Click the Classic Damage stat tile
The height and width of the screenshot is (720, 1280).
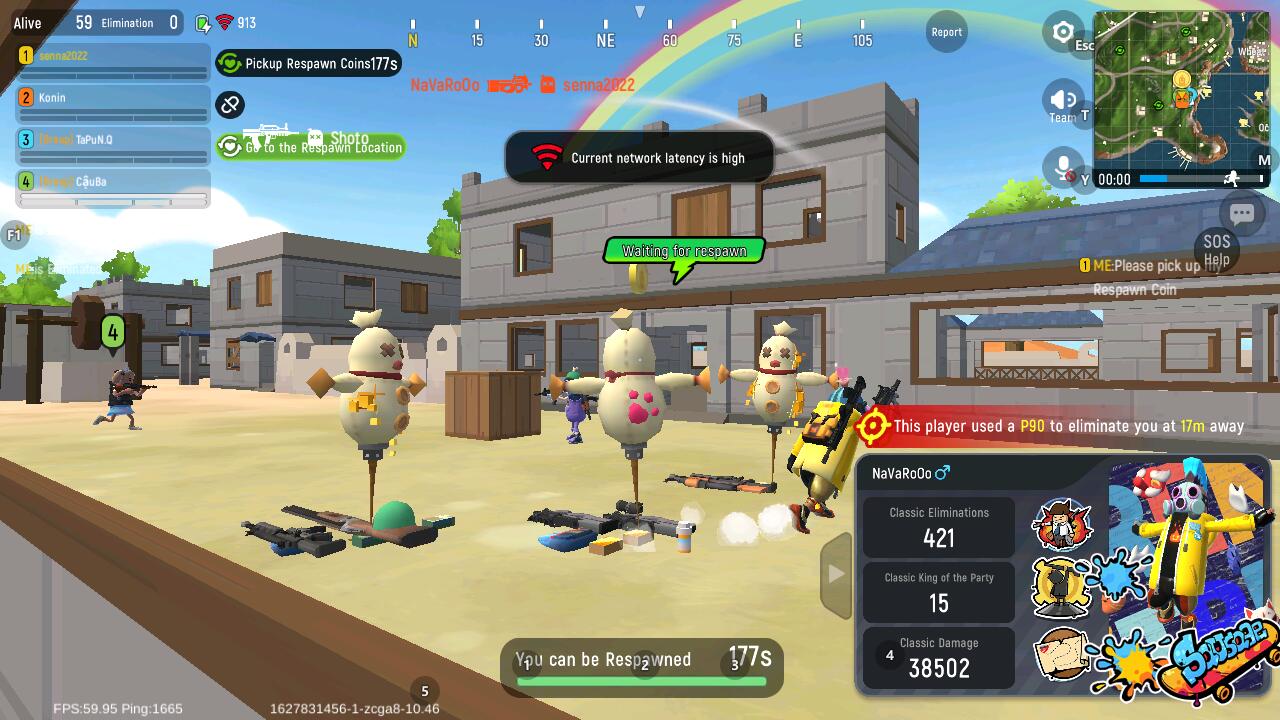point(939,658)
